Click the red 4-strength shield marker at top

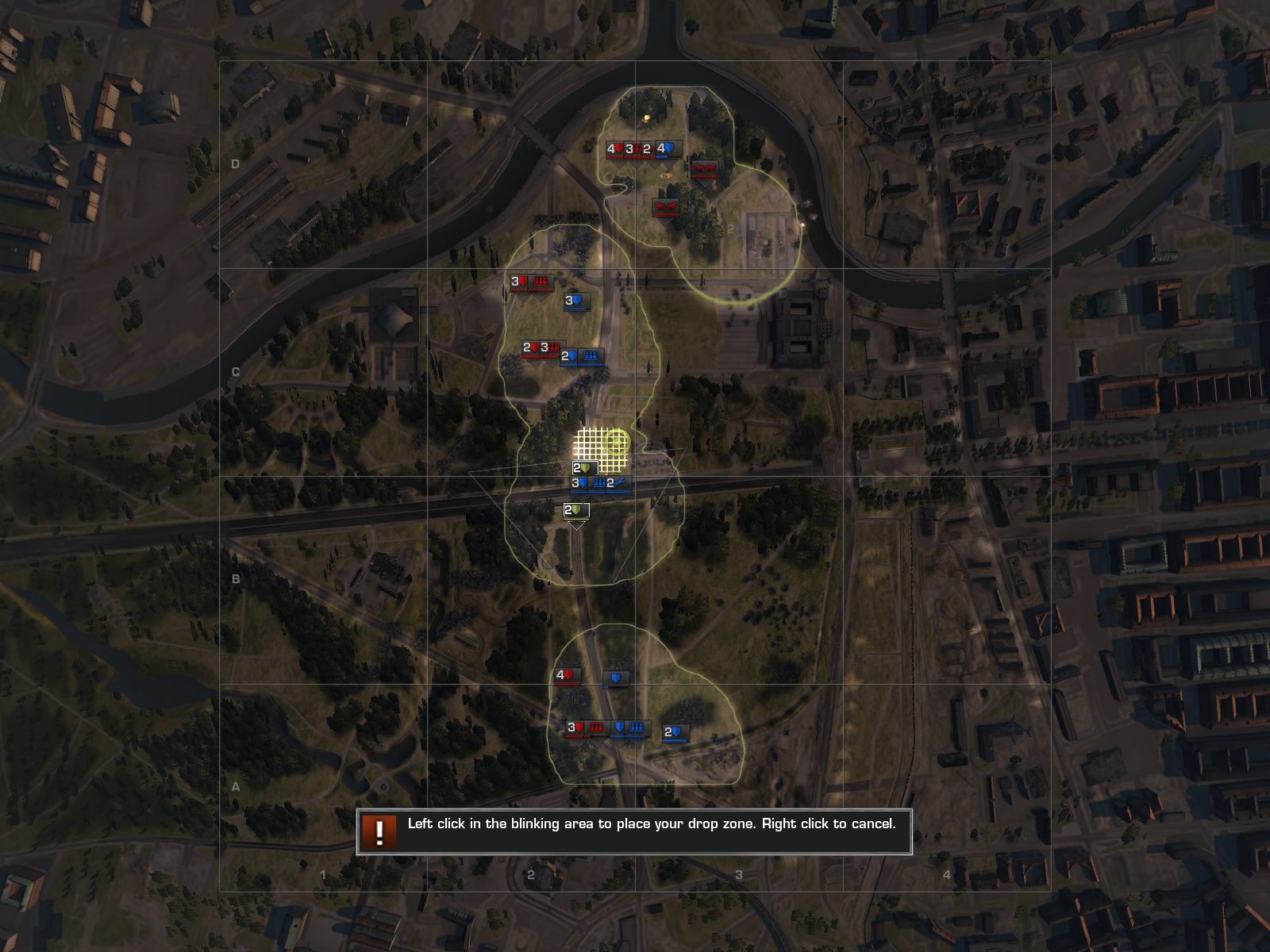point(613,149)
